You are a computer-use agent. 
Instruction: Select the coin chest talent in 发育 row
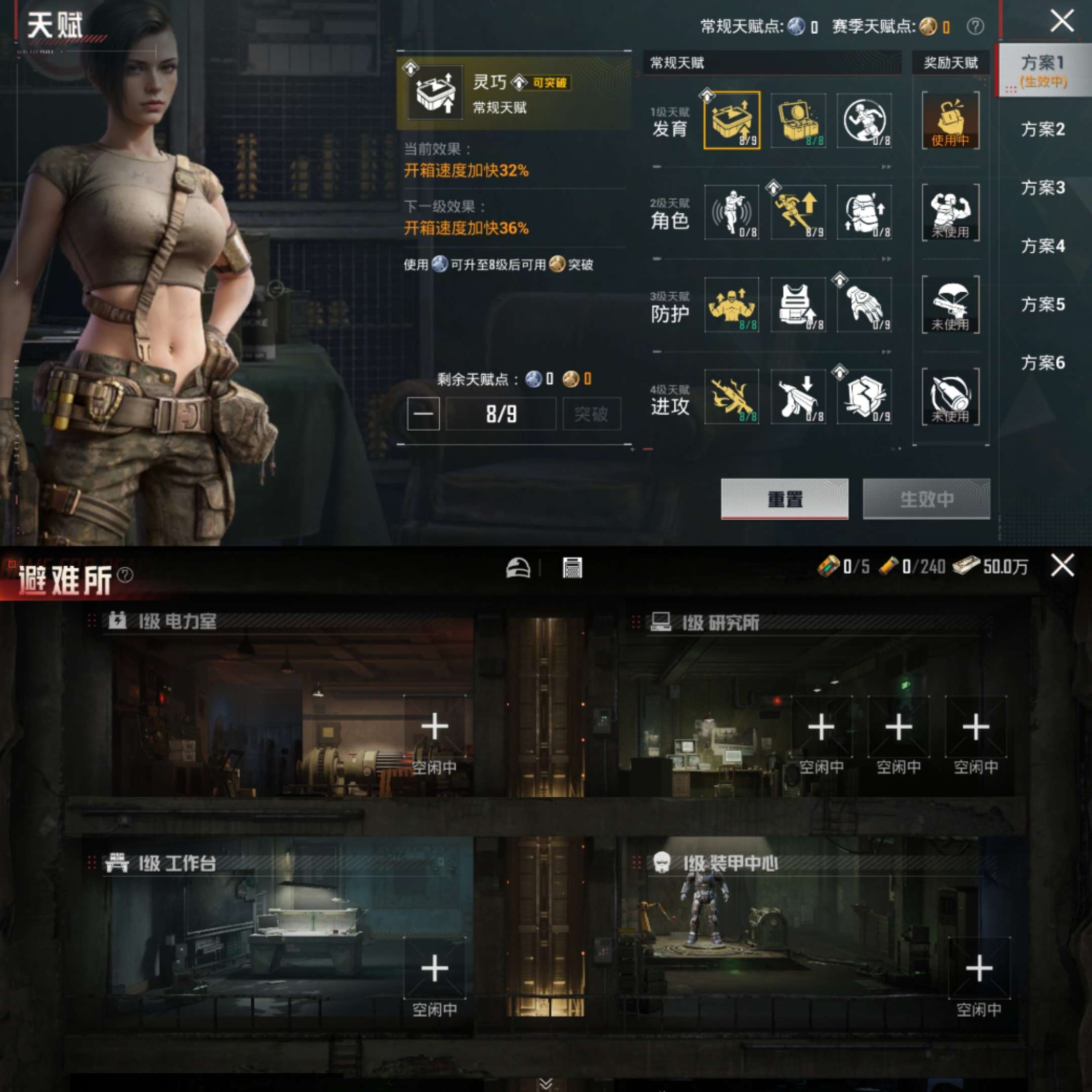(798, 120)
